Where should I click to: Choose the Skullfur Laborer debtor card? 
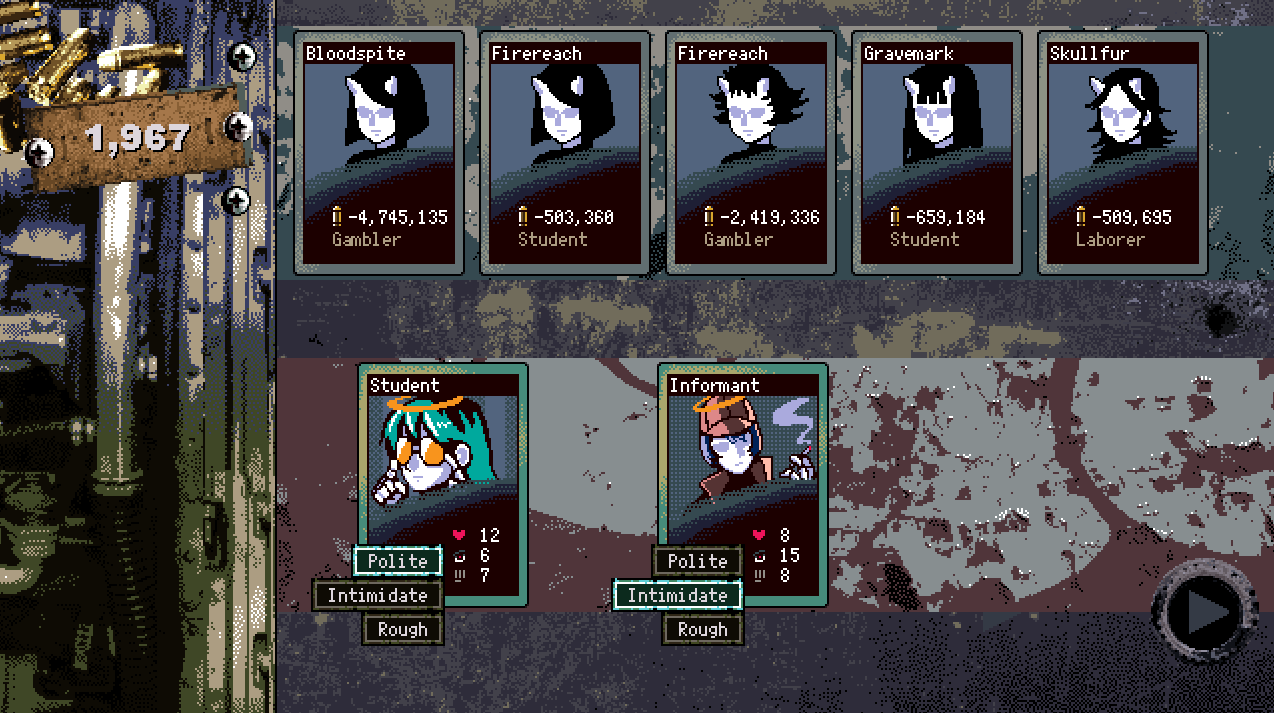(1123, 152)
